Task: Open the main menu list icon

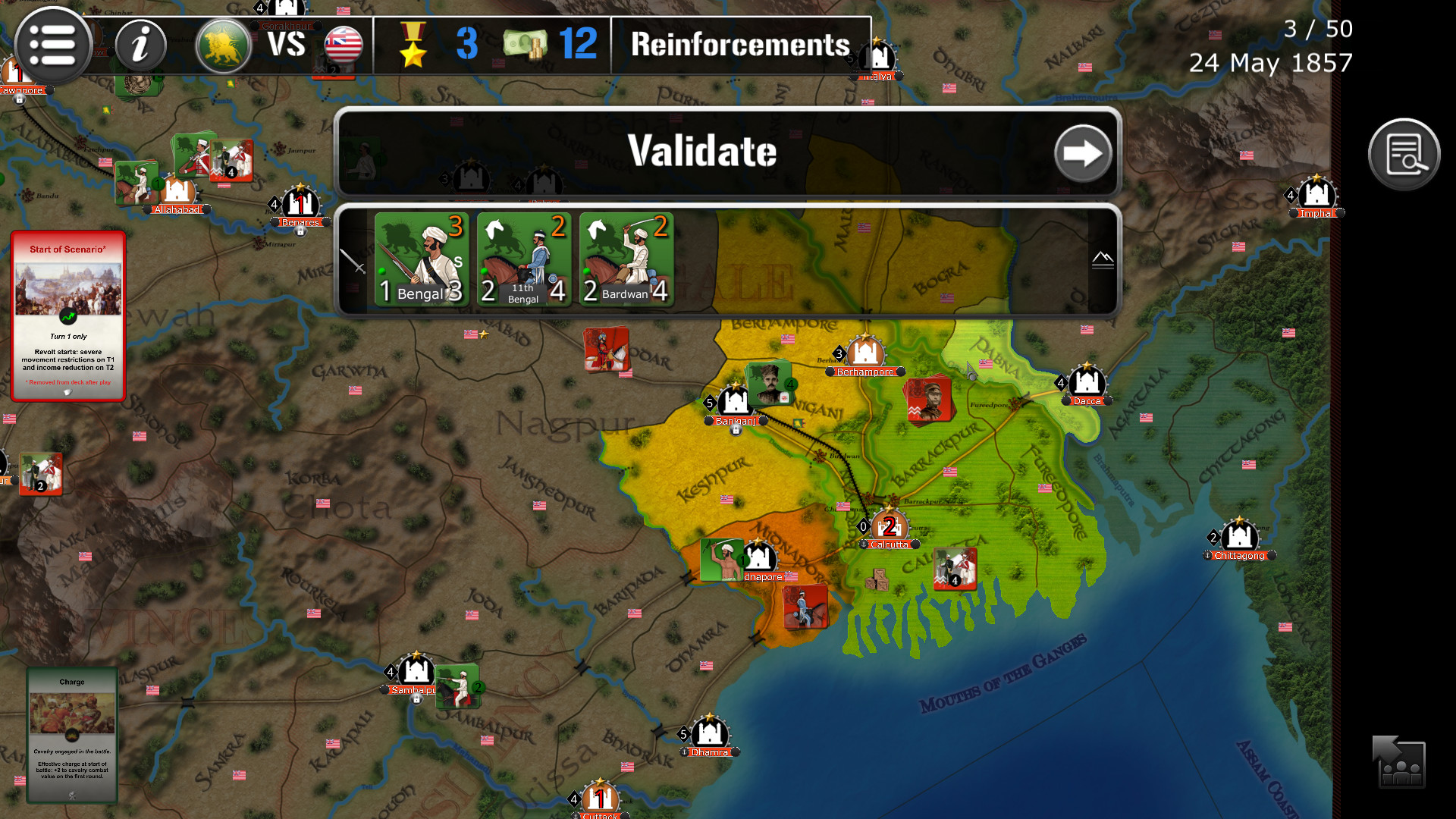Action: pos(53,45)
